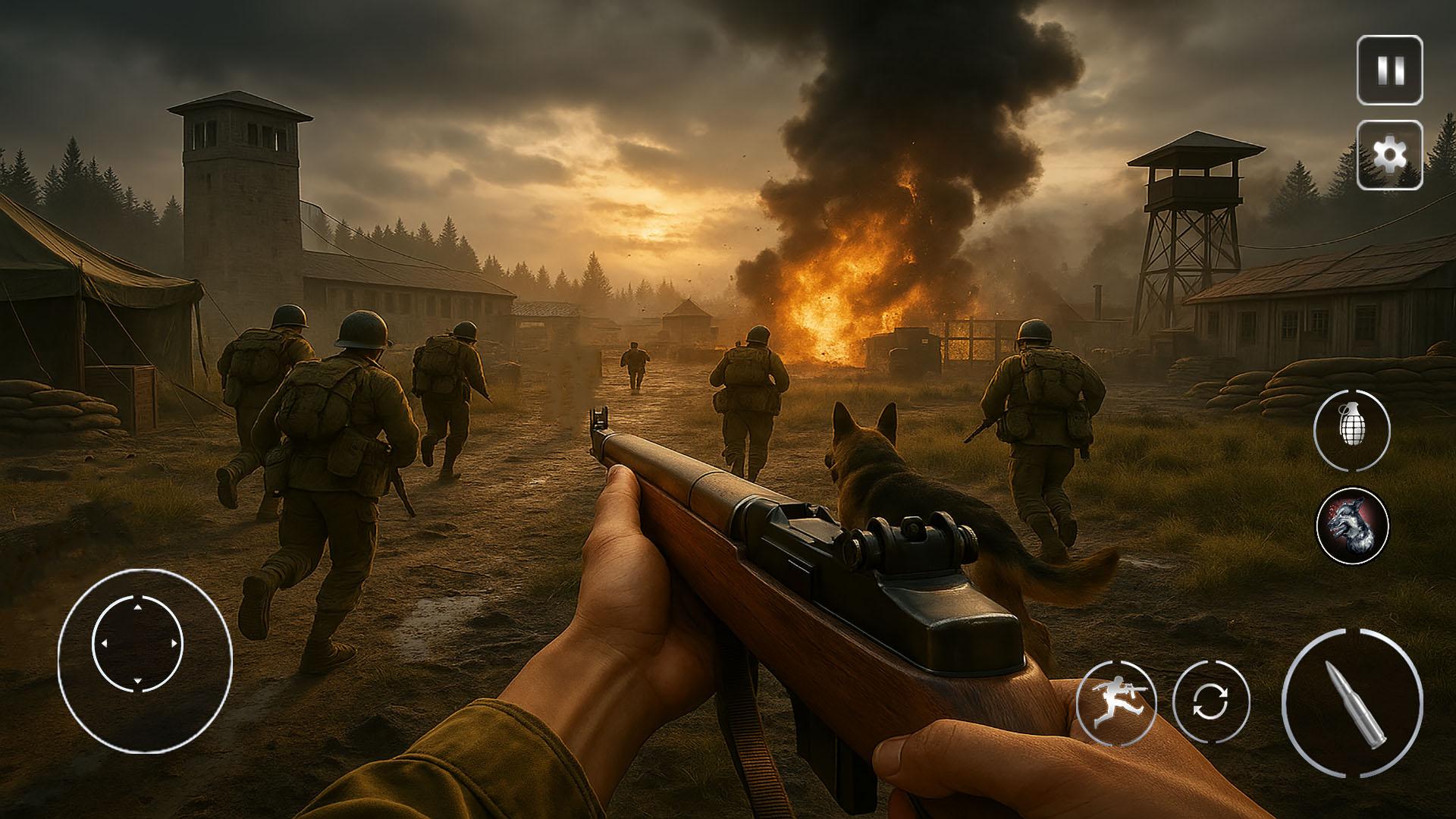
Task: Tap the movement joystick pad
Action: [x=138, y=645]
